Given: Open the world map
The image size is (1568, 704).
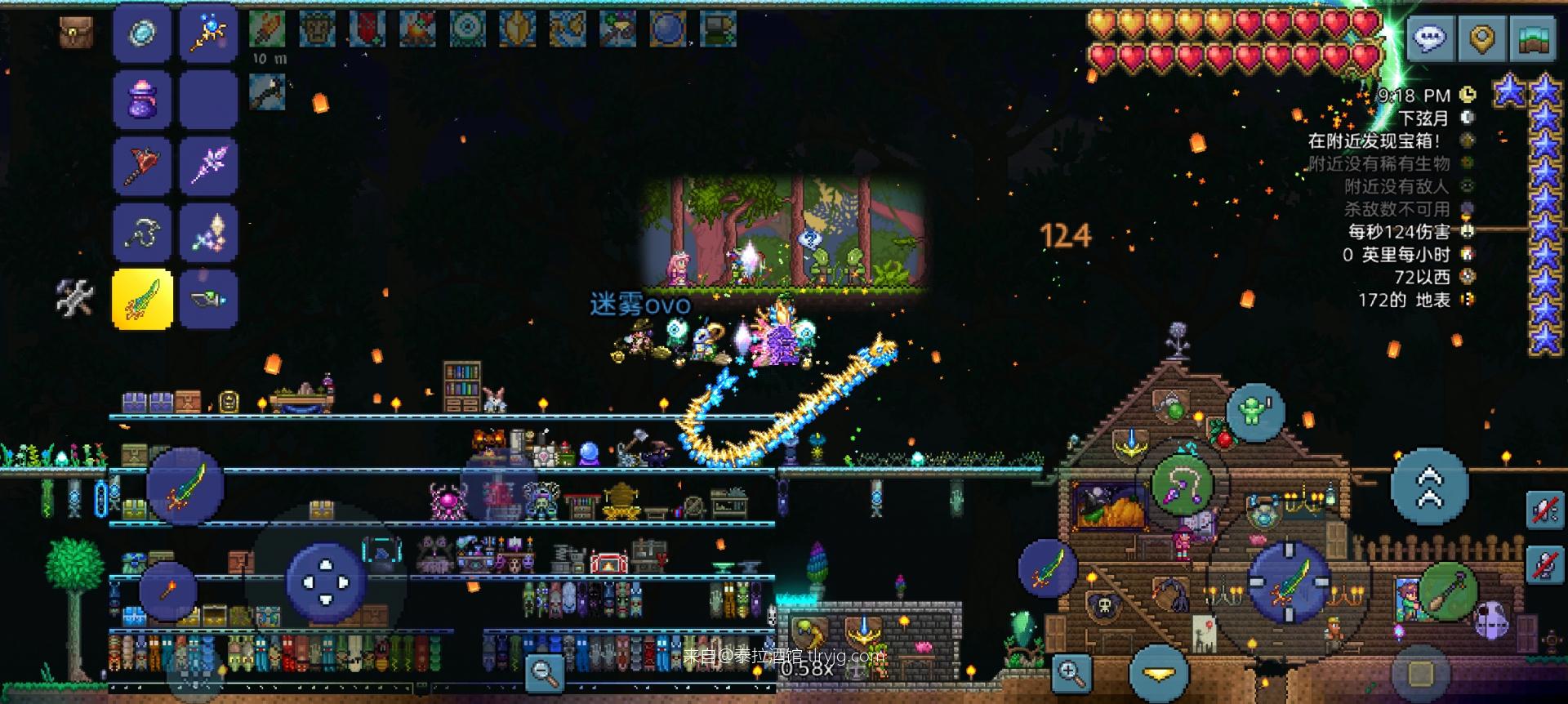Looking at the screenshot, I should coord(1534,38).
